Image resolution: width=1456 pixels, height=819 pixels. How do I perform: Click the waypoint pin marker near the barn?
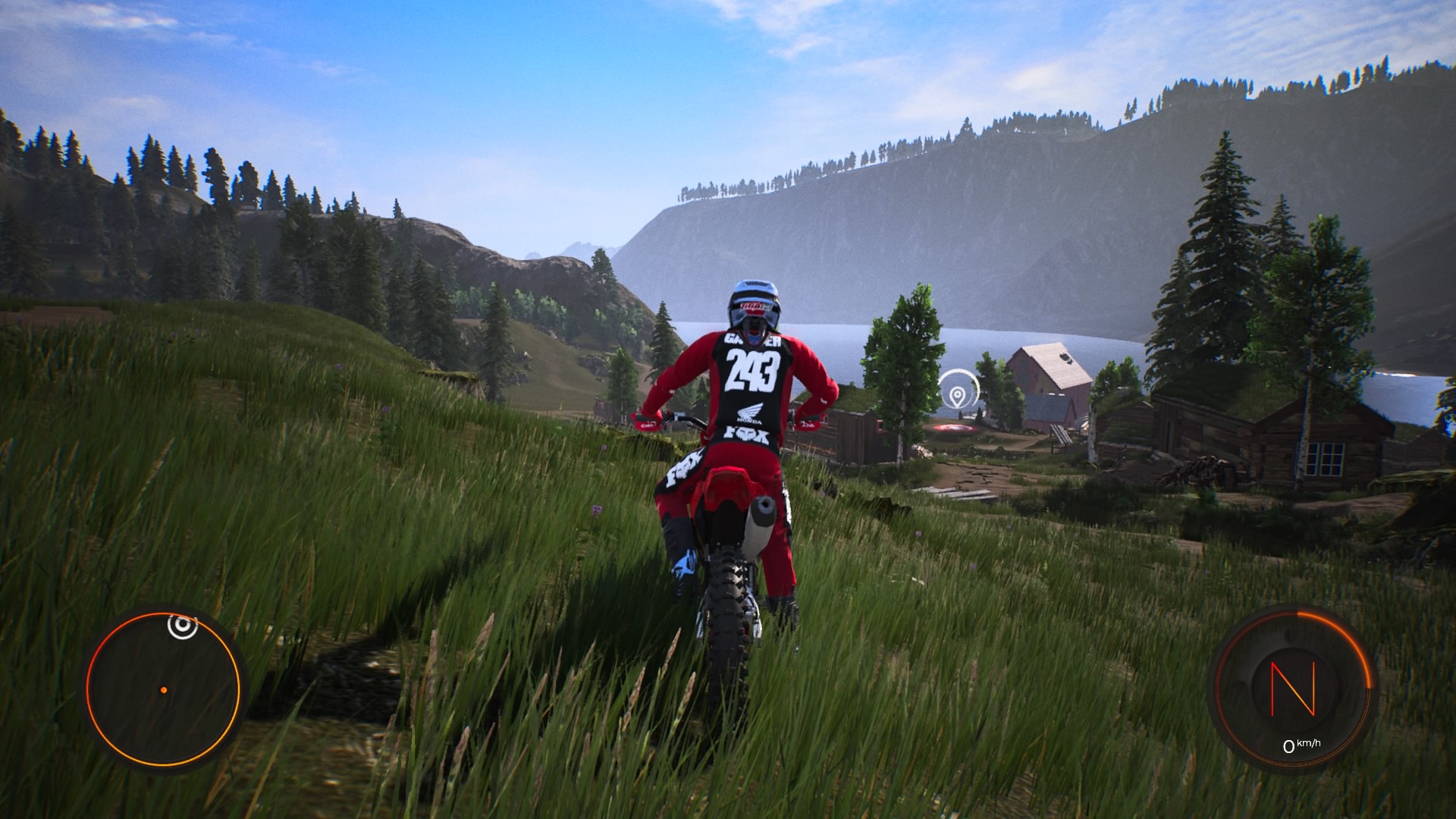pos(959,394)
